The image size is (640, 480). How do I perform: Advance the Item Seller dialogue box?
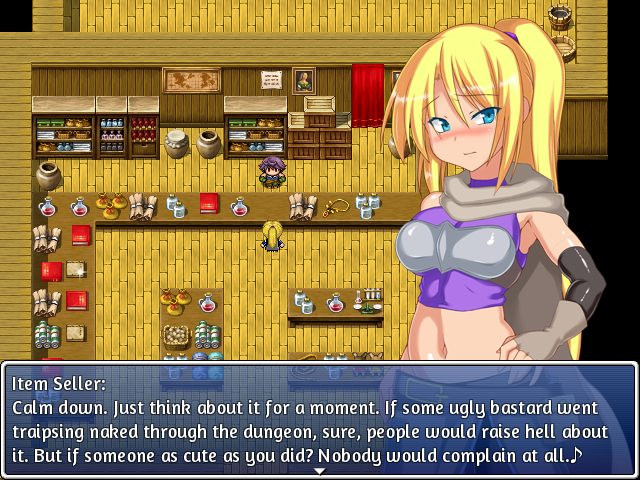pos(319,419)
